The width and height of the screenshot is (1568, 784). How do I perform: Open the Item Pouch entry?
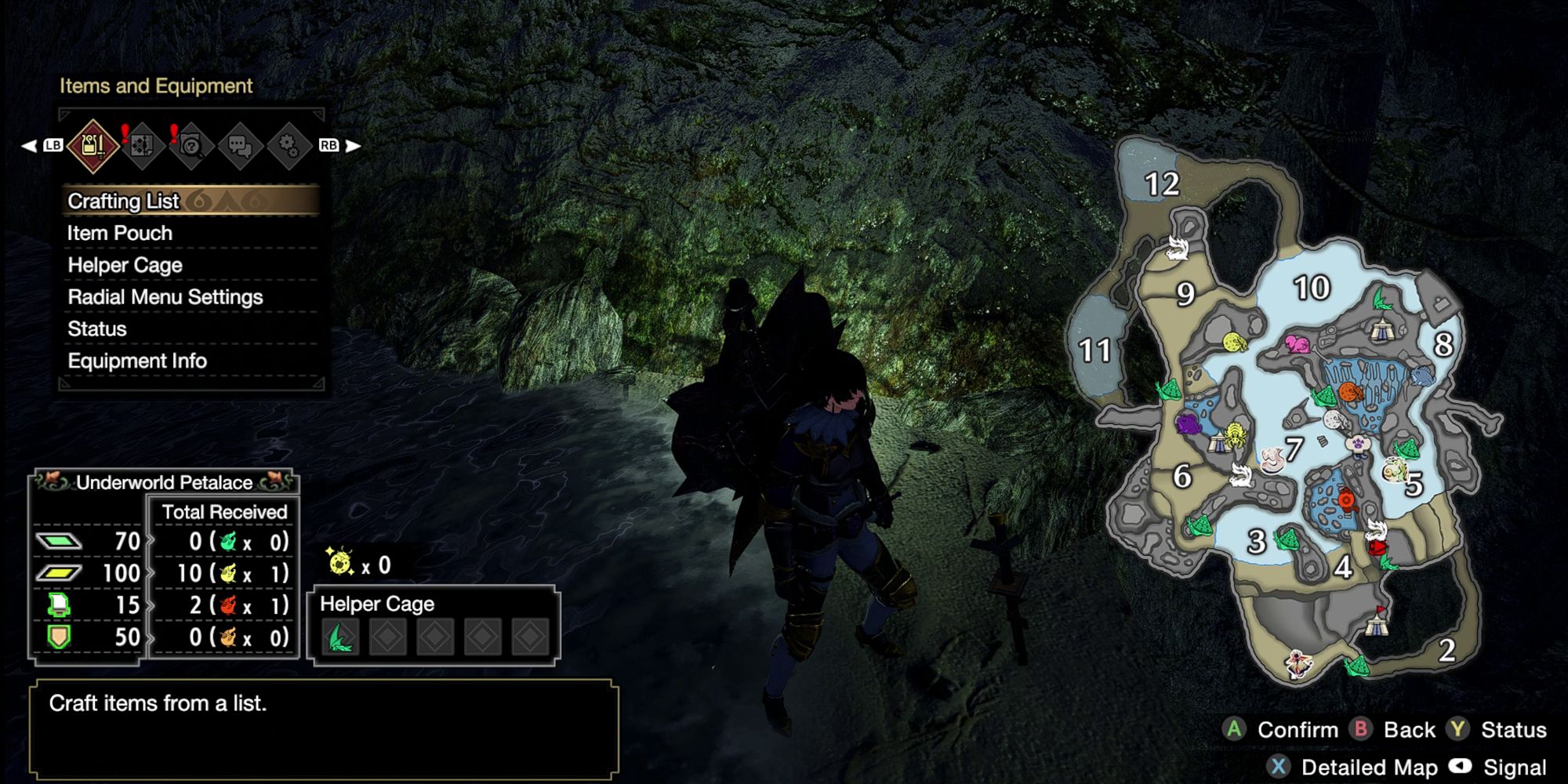[x=119, y=233]
